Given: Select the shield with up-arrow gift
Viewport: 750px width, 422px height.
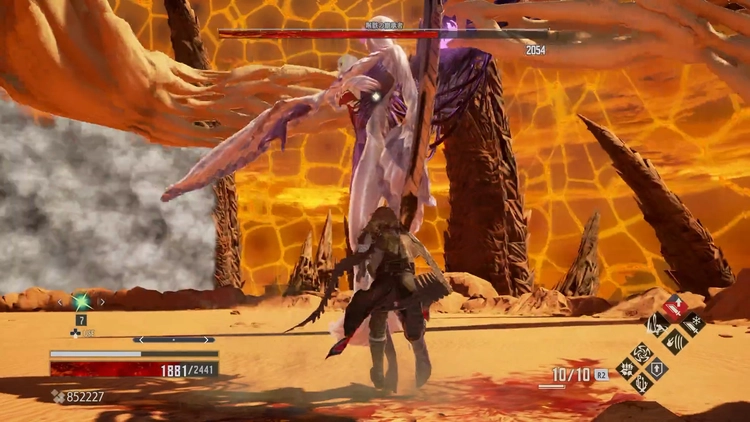Looking at the screenshot, I should 658,368.
